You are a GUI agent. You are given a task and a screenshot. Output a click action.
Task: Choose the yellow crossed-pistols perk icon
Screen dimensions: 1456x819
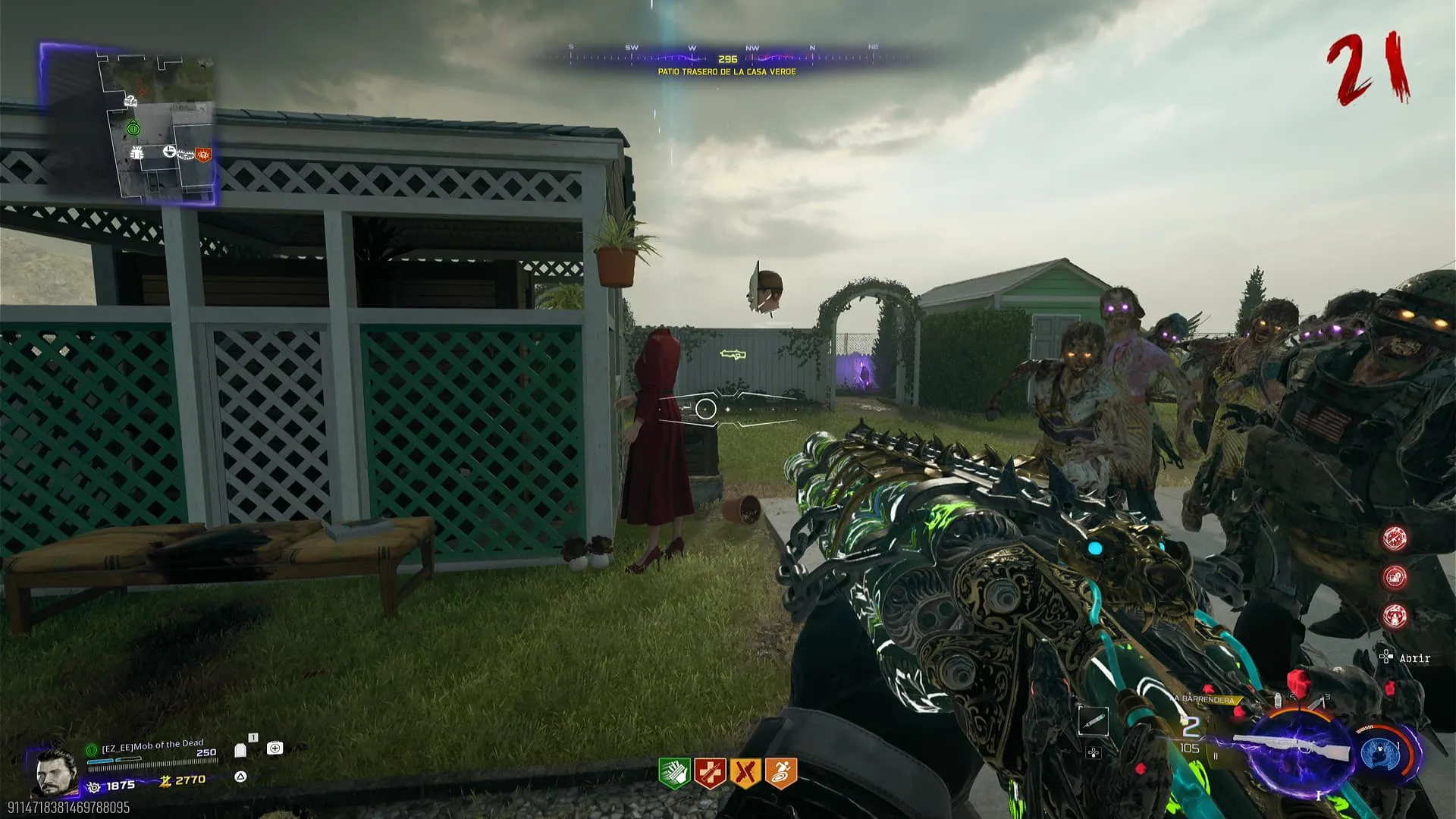pyautogui.click(x=745, y=773)
